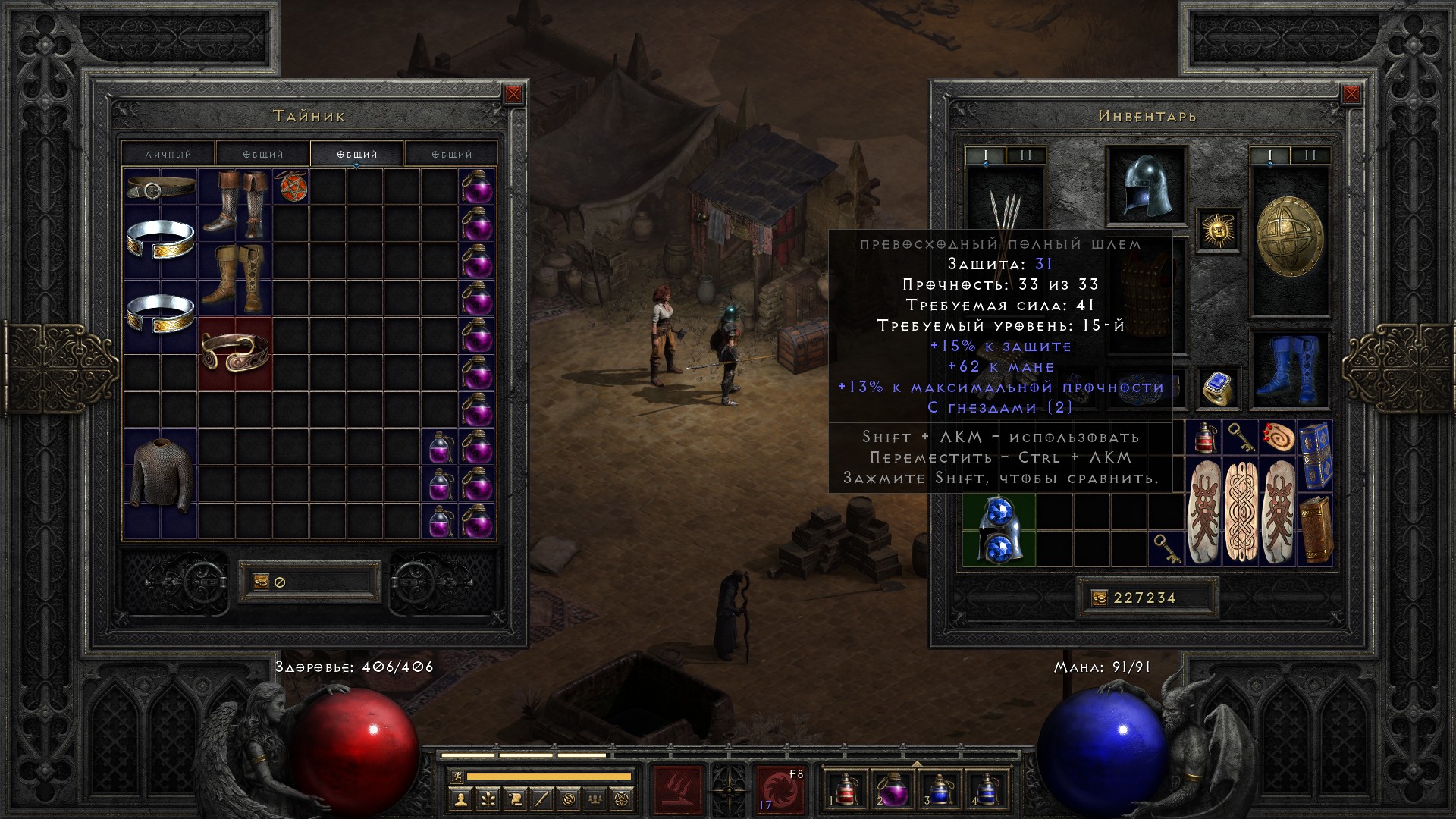
Task: Select the blue gem ring slot
Action: (1218, 388)
